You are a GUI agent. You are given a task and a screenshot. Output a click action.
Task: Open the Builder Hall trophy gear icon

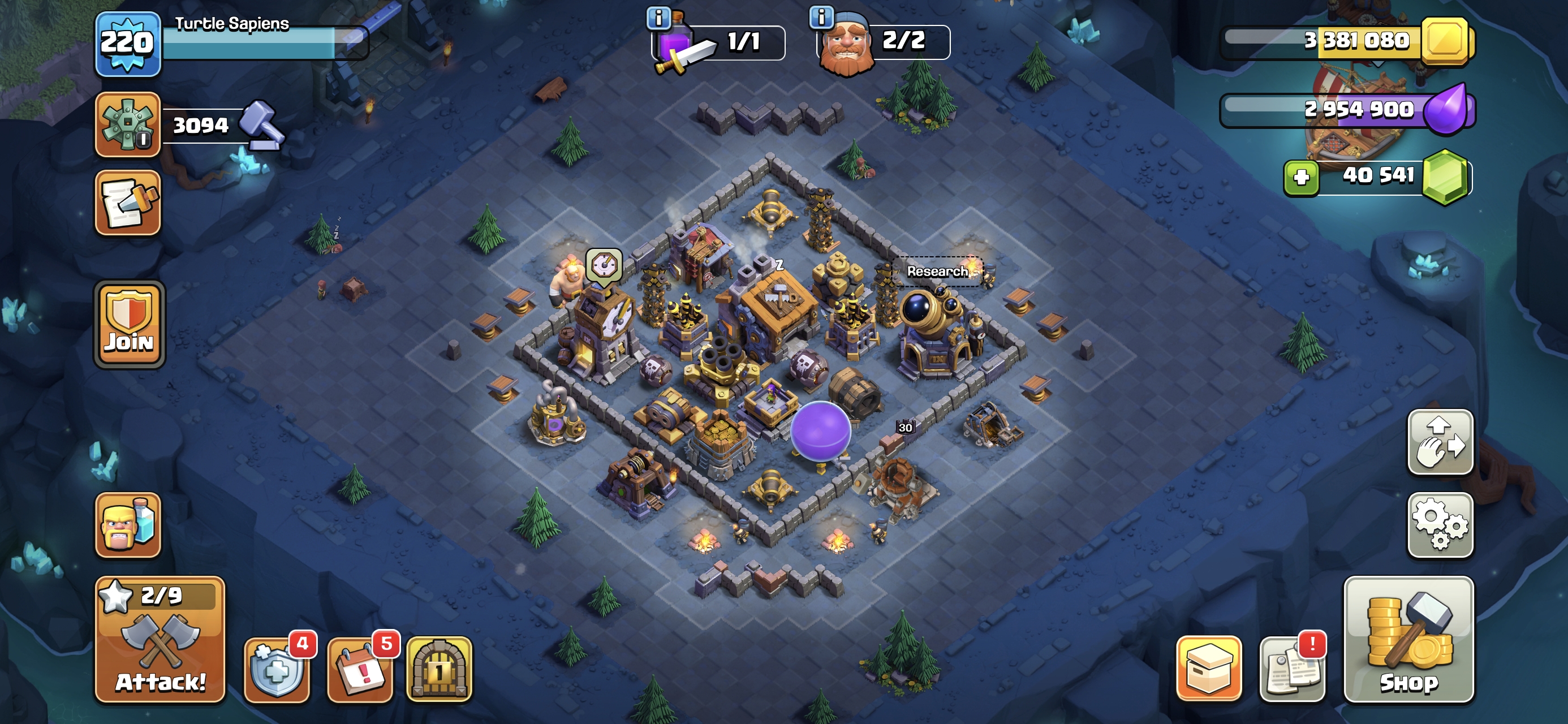127,125
